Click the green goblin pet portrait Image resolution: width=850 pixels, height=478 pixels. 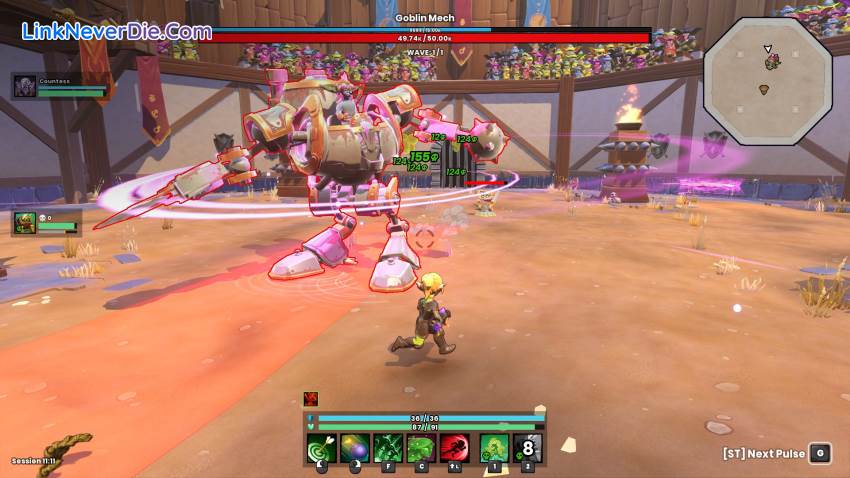pyautogui.click(x=25, y=221)
